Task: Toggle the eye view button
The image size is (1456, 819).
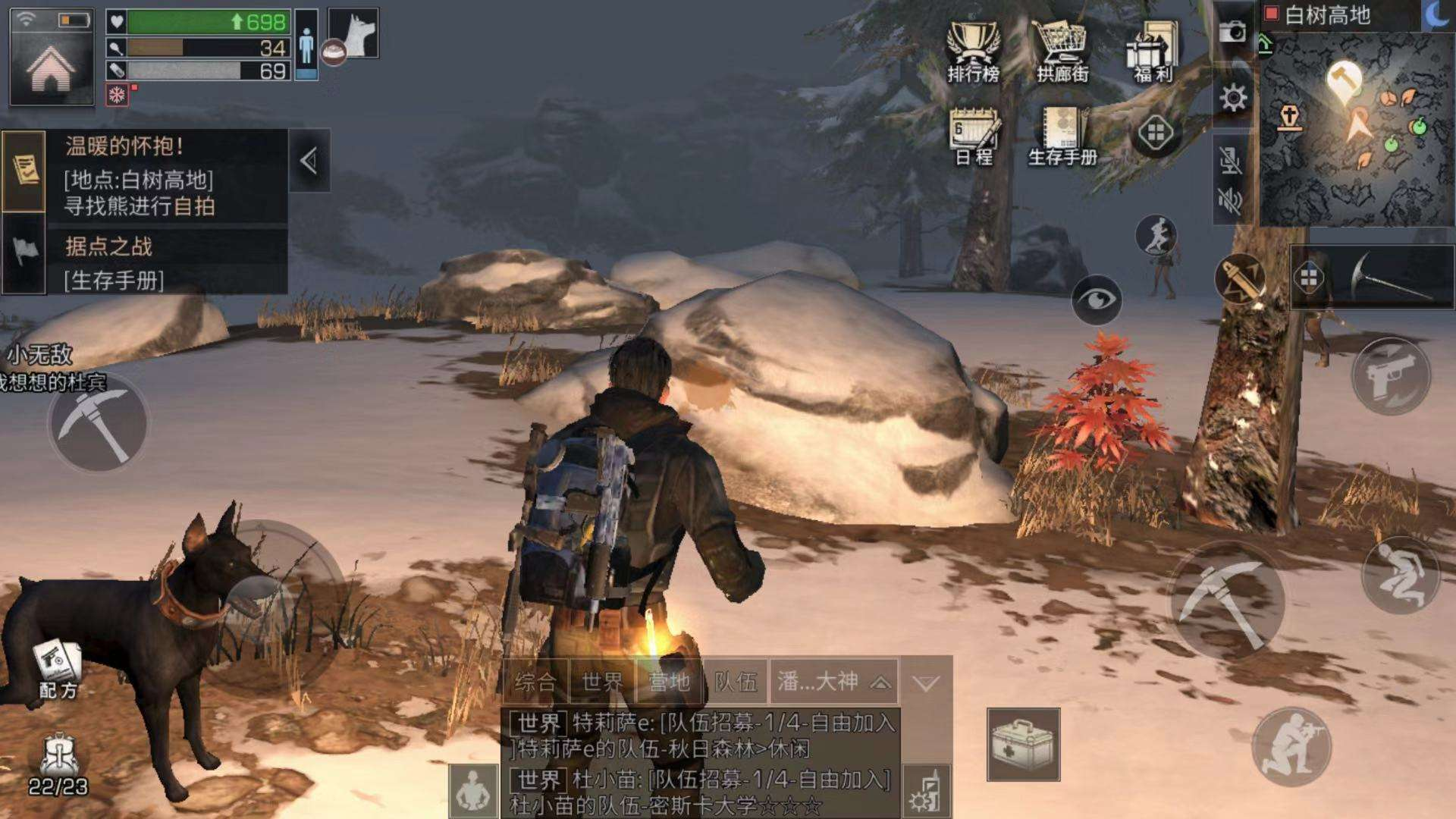Action: [1097, 300]
